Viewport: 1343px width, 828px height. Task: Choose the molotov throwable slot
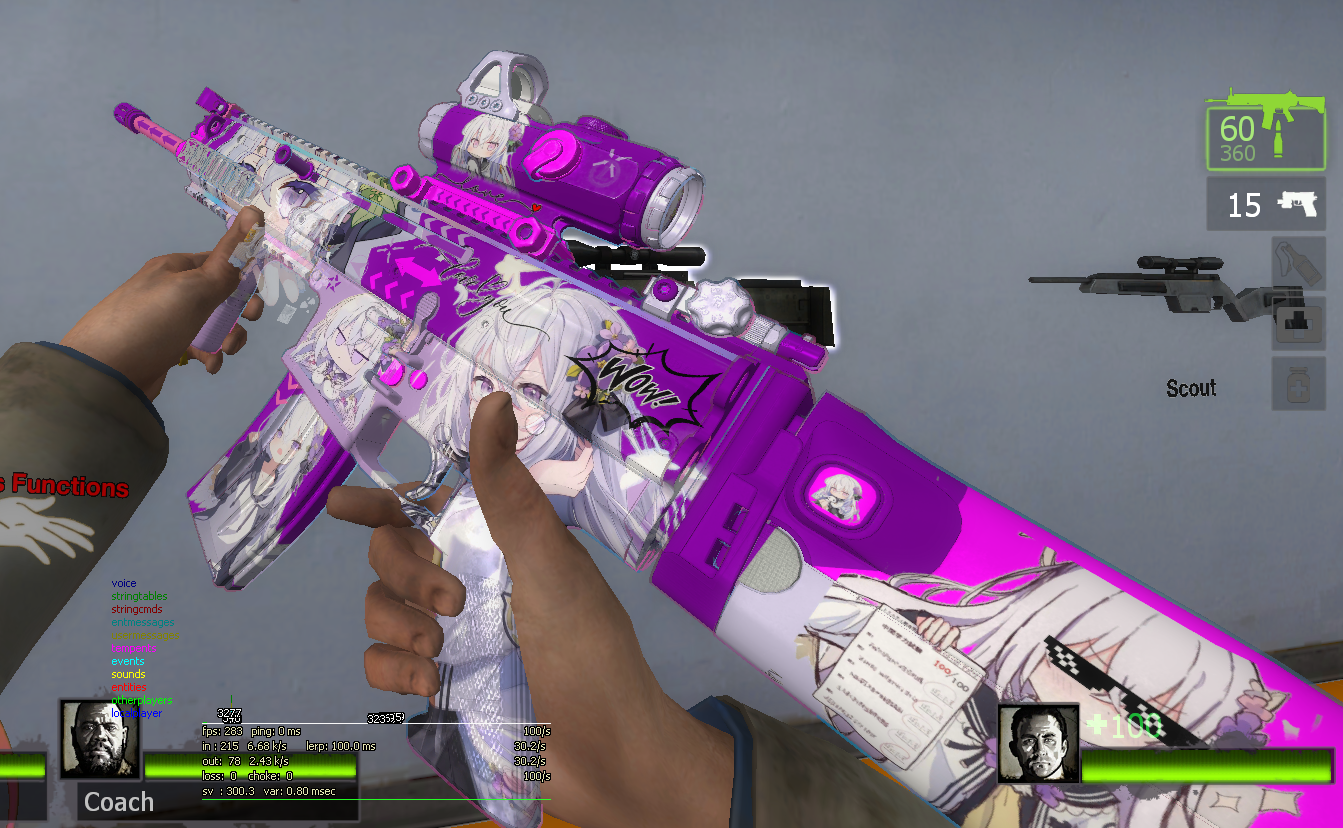(1298, 263)
